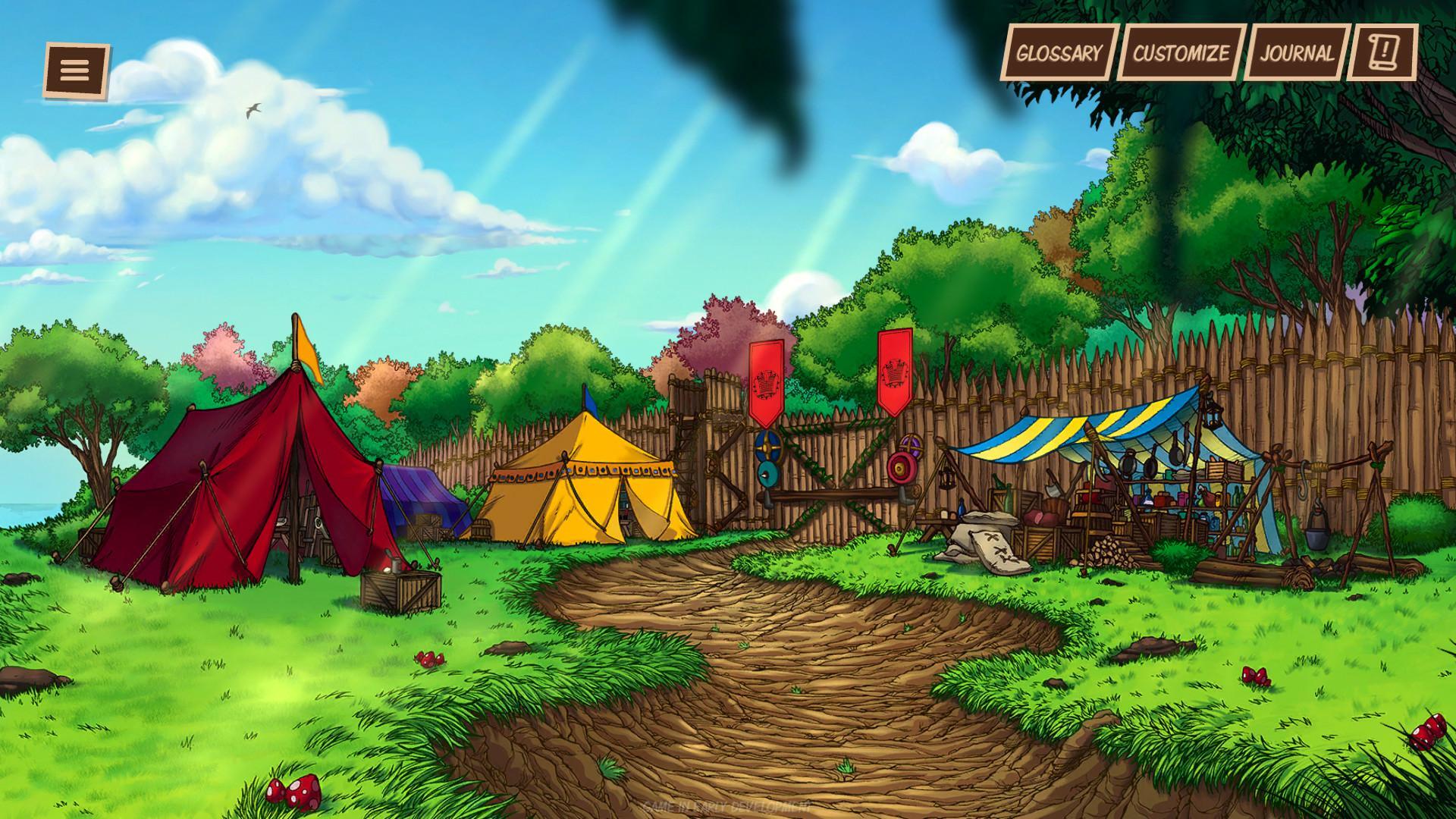
Task: Open the Customize options
Action: 1179,53
